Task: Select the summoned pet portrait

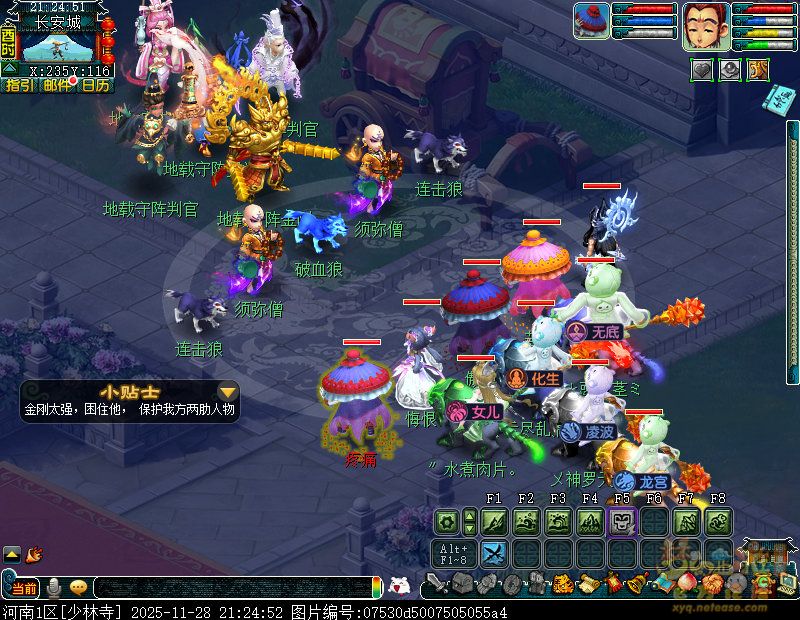Action: coord(591,20)
